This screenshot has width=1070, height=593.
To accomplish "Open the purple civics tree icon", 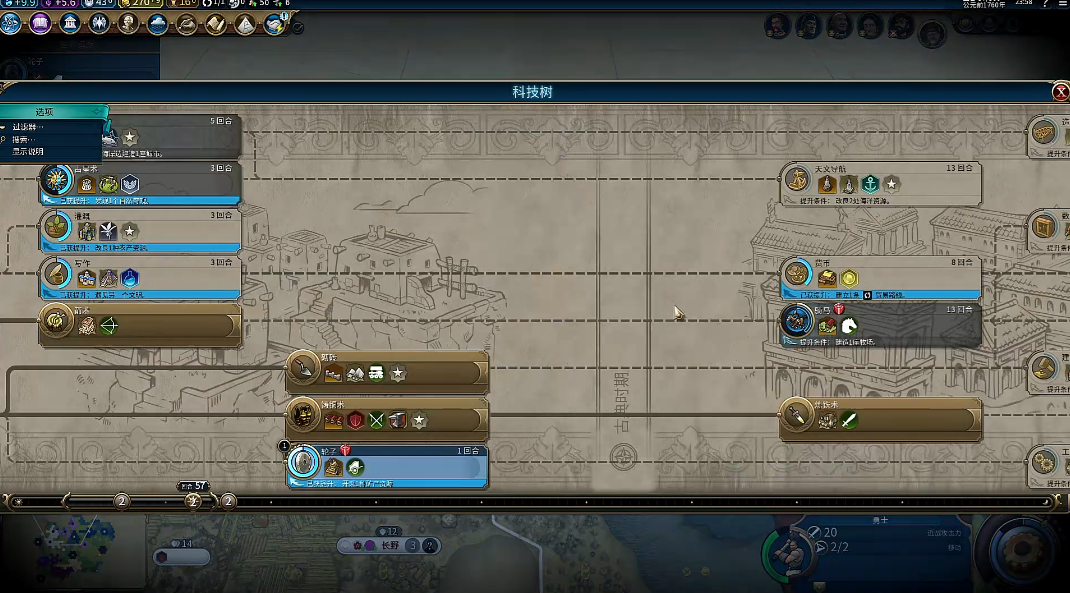I will coord(40,24).
